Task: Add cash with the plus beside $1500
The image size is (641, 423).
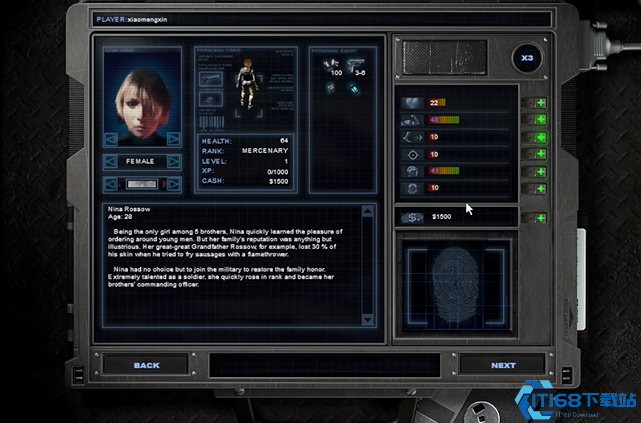Action: click(x=541, y=217)
